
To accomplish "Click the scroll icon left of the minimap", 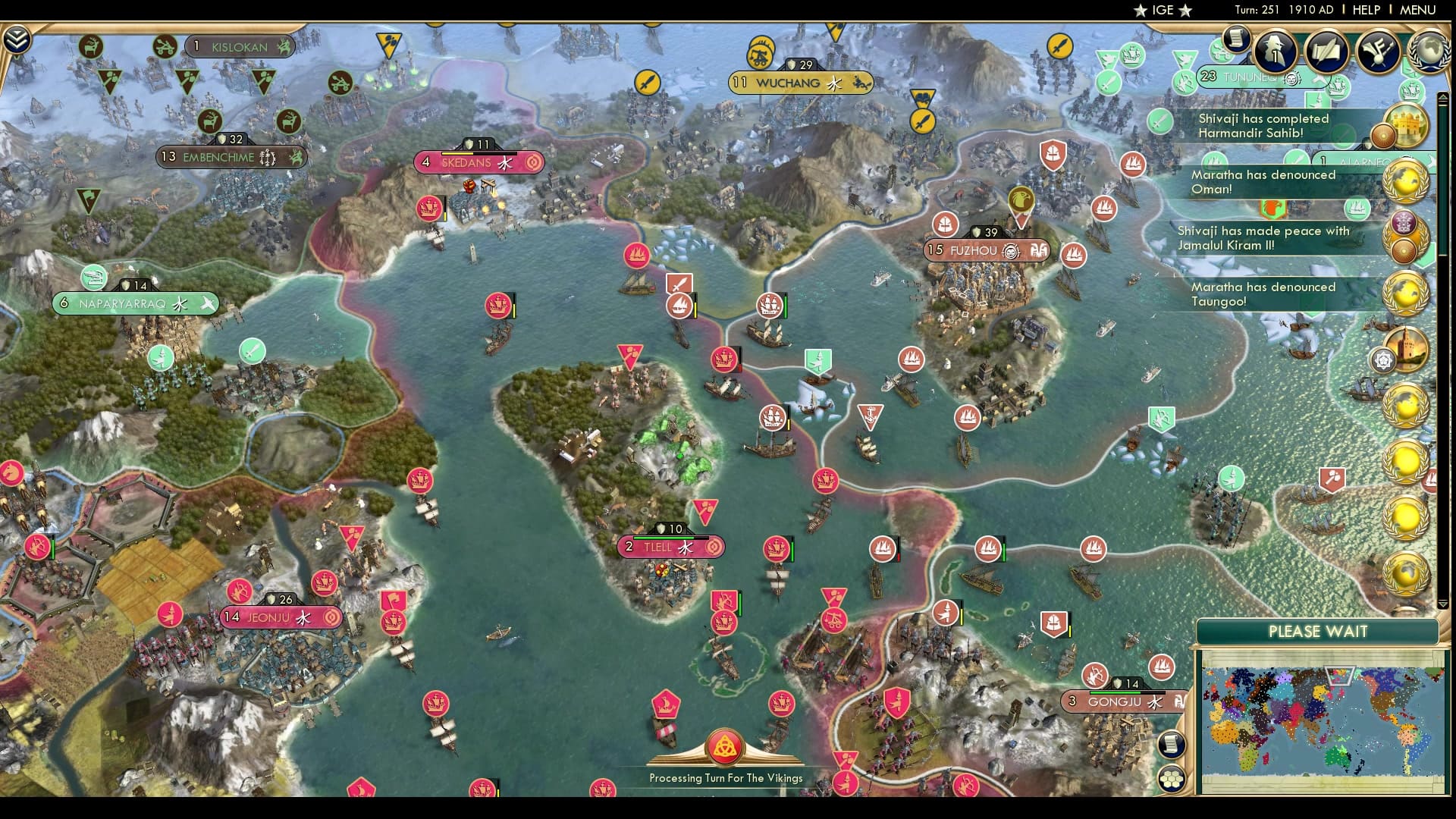I will 1172,745.
